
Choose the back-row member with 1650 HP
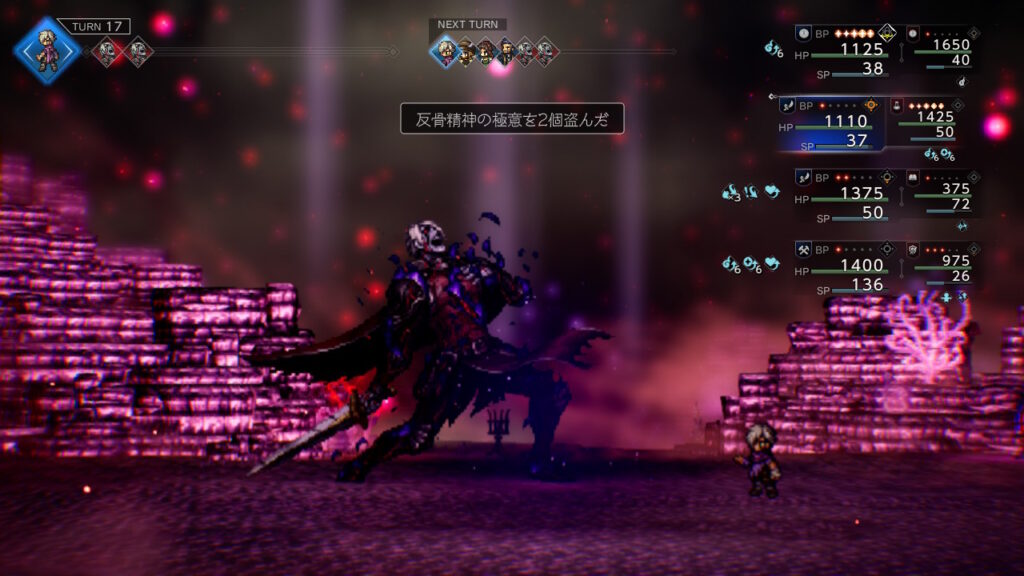pyautogui.click(x=942, y=50)
